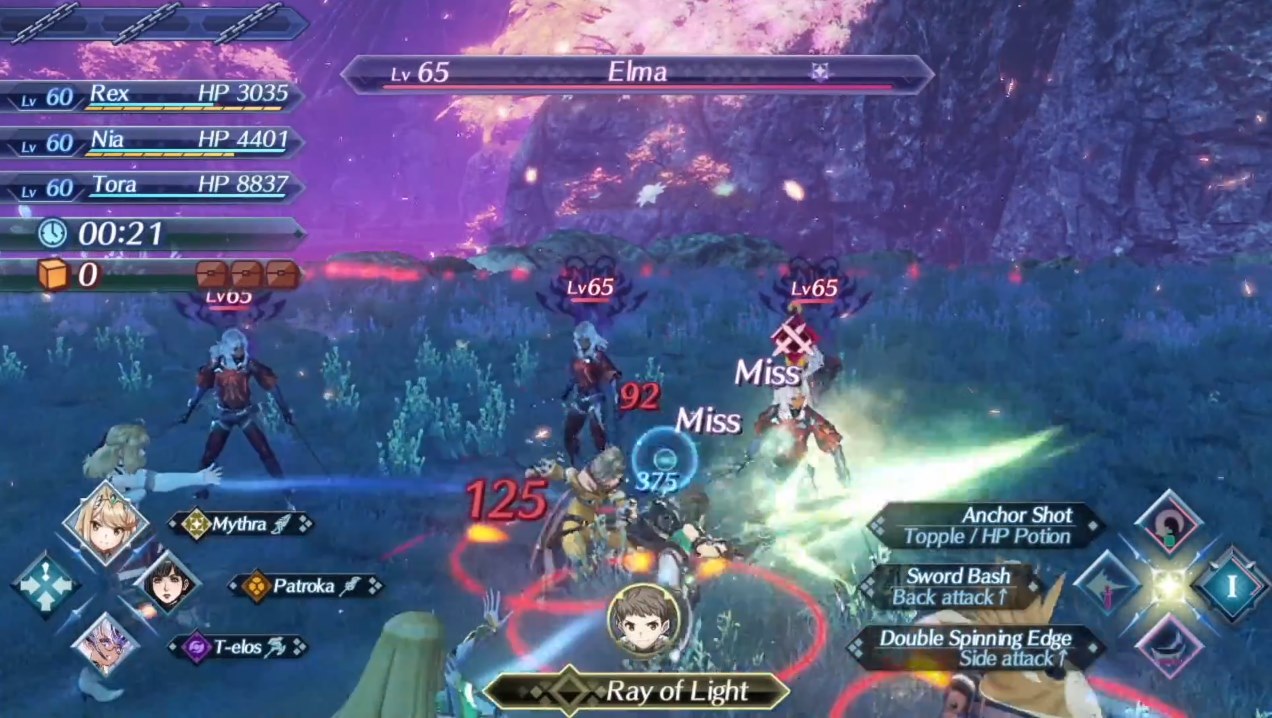Select Tora's party status row
The height and width of the screenshot is (718, 1272).
pos(155,187)
